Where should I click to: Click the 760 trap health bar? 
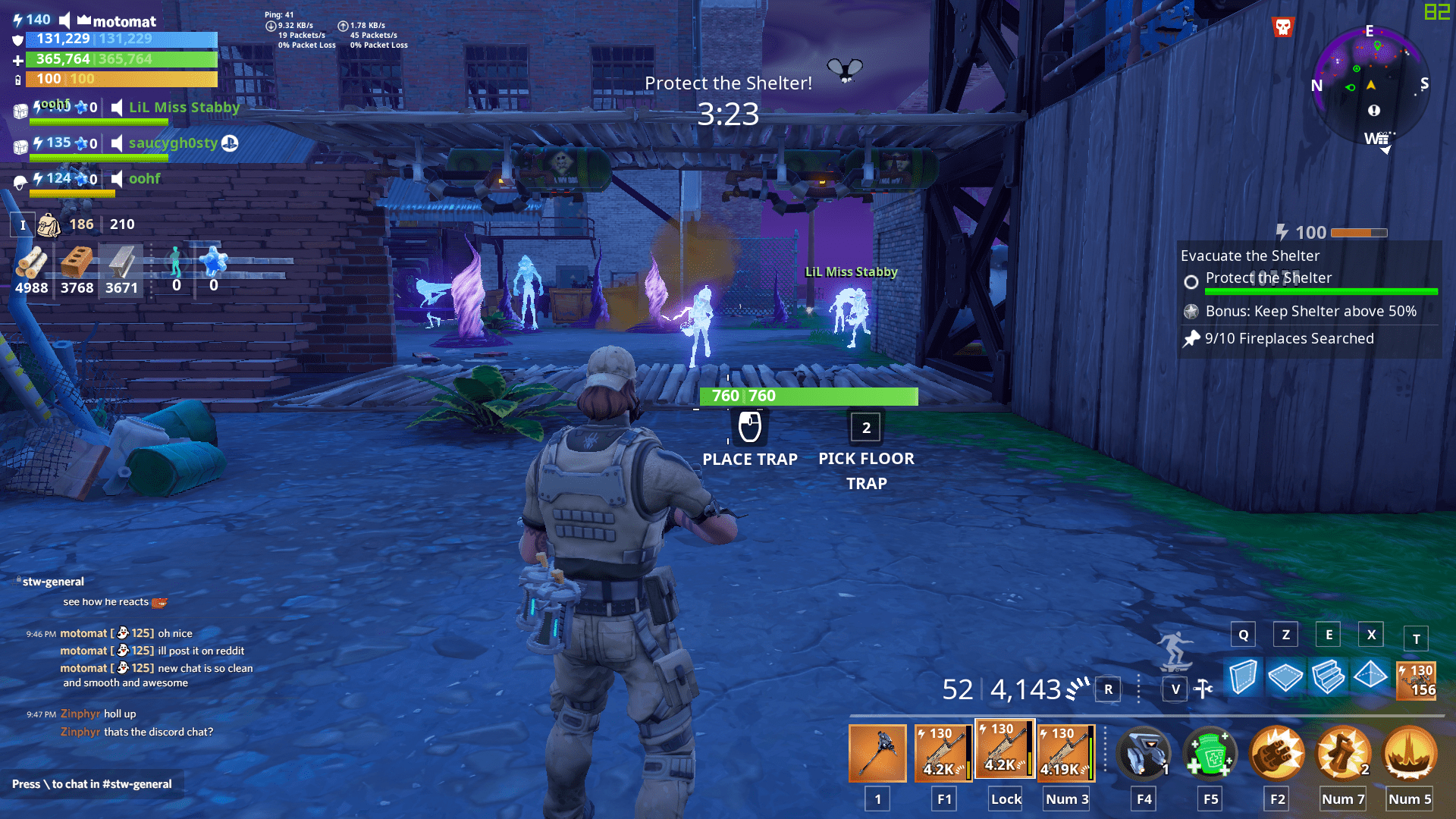(808, 395)
